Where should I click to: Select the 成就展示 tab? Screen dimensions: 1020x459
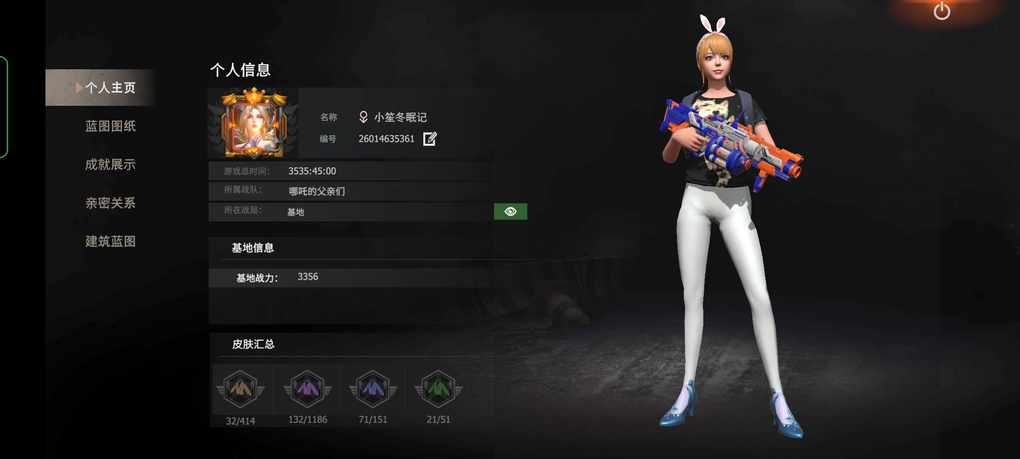click(x=110, y=164)
